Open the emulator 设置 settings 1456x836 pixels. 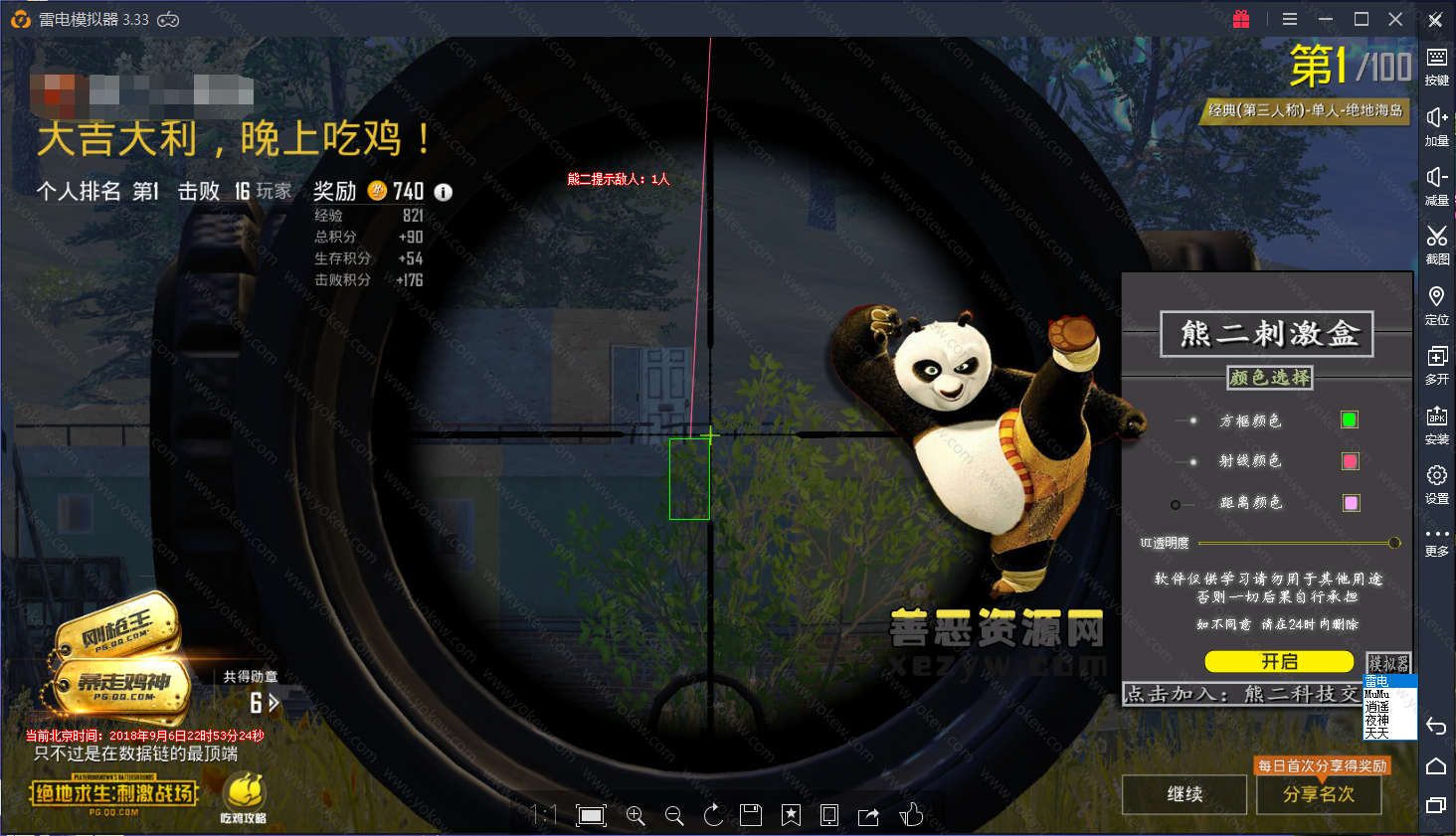[1436, 482]
